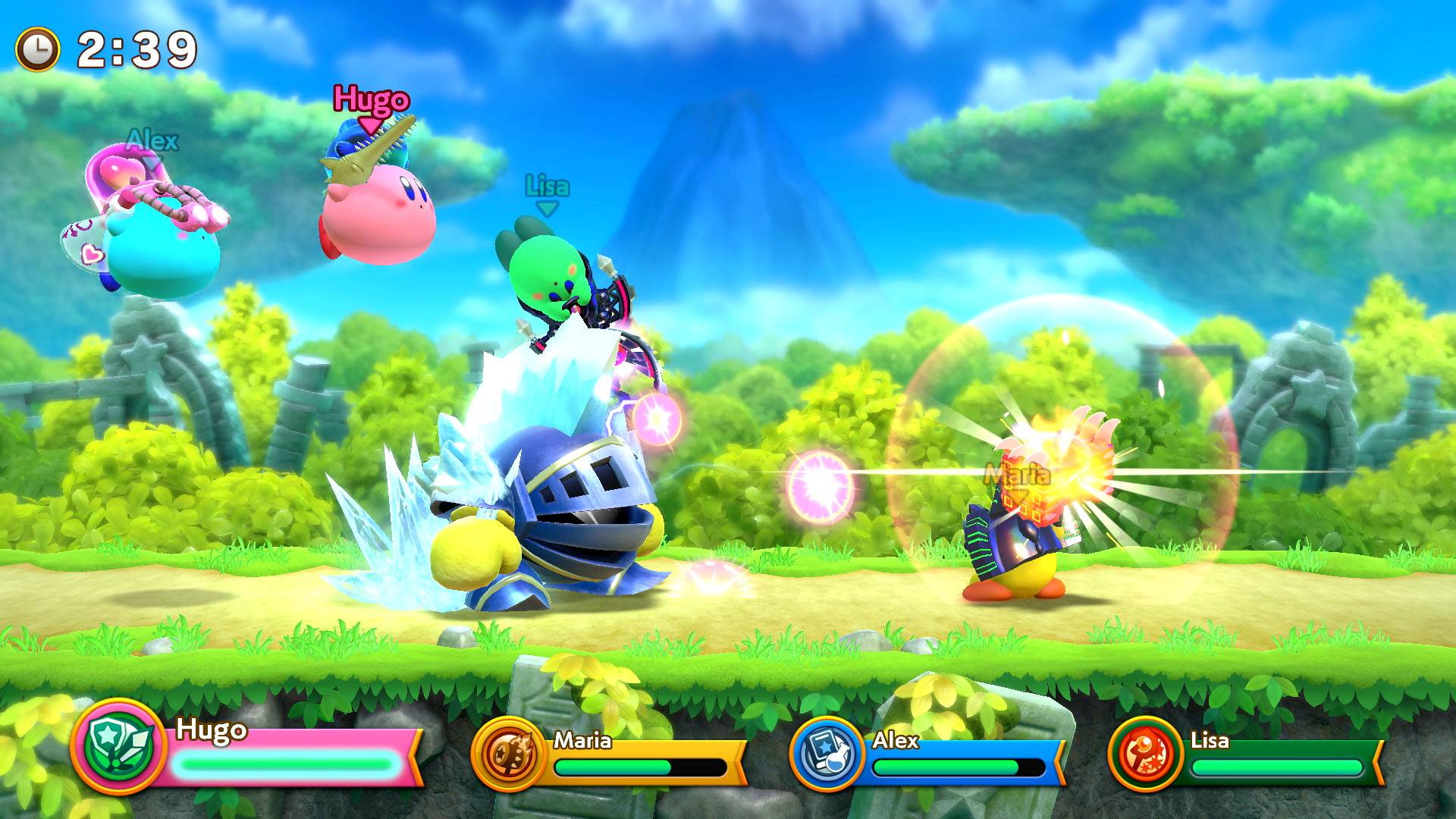Click the pink arrow marker under Hugo's name

371,125
